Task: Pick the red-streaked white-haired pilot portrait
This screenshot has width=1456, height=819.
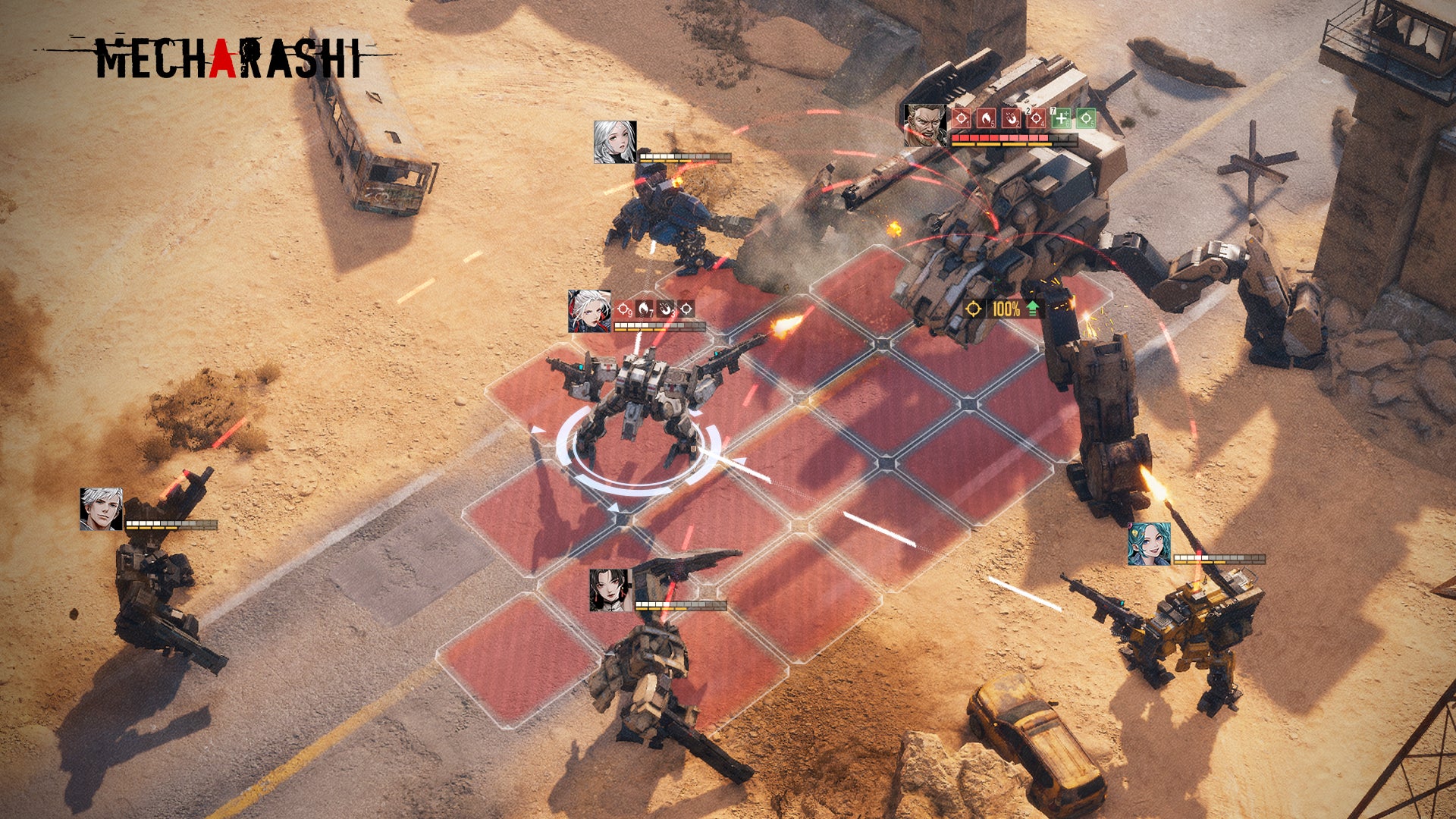Action: click(589, 311)
